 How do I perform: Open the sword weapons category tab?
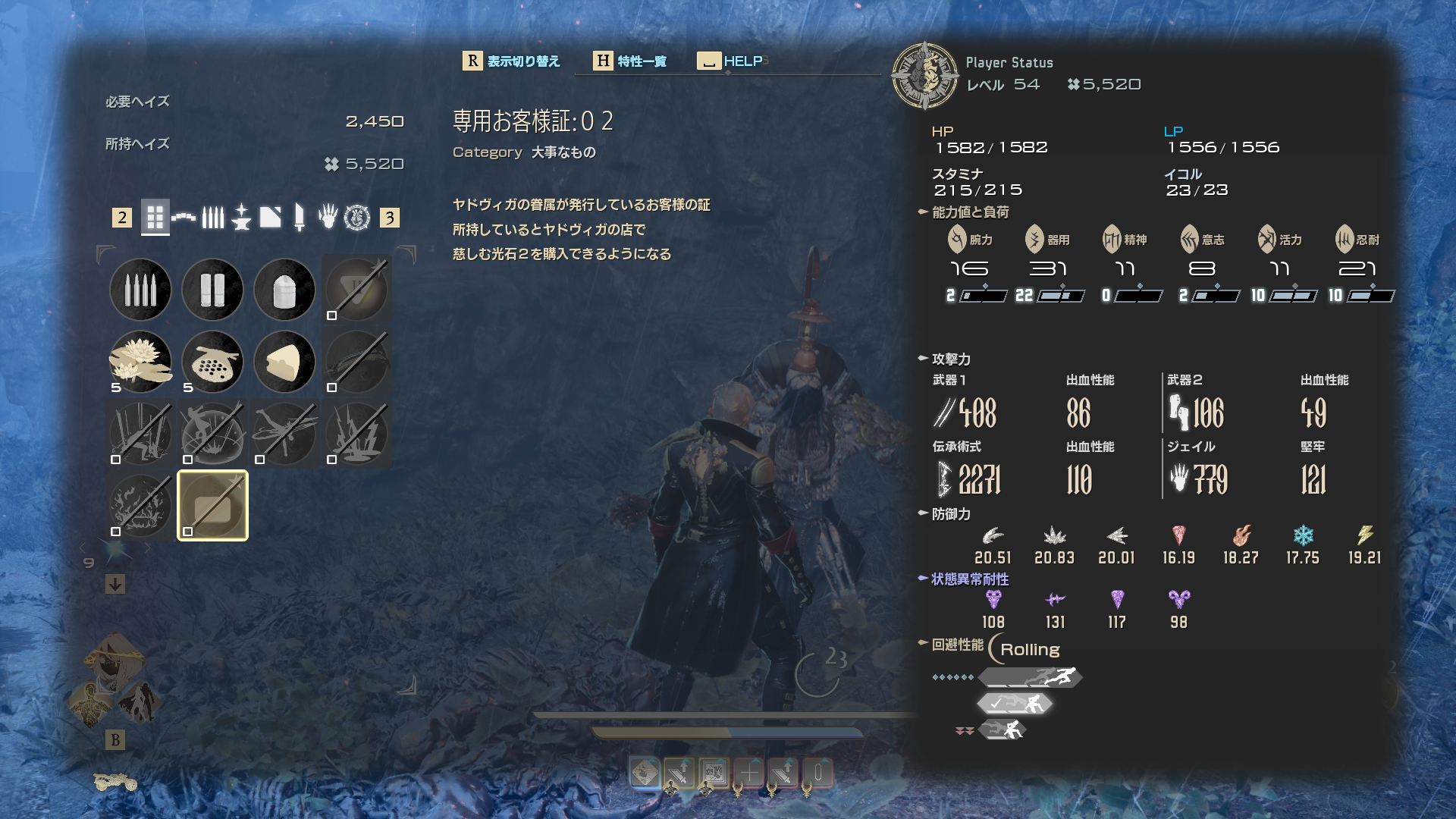(x=300, y=218)
